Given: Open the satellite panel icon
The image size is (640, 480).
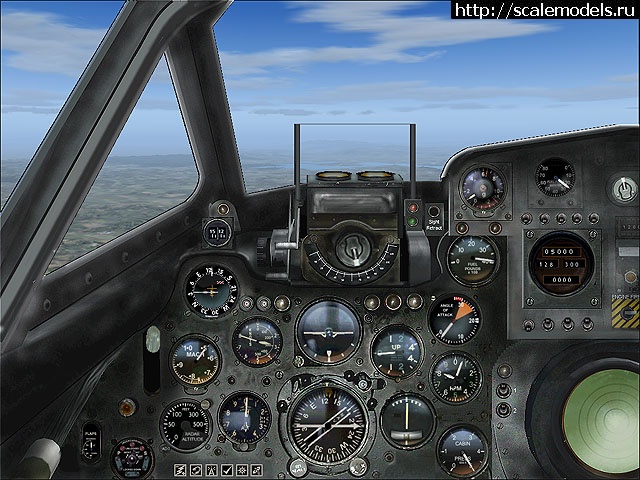Looking at the screenshot, I should [256, 470].
